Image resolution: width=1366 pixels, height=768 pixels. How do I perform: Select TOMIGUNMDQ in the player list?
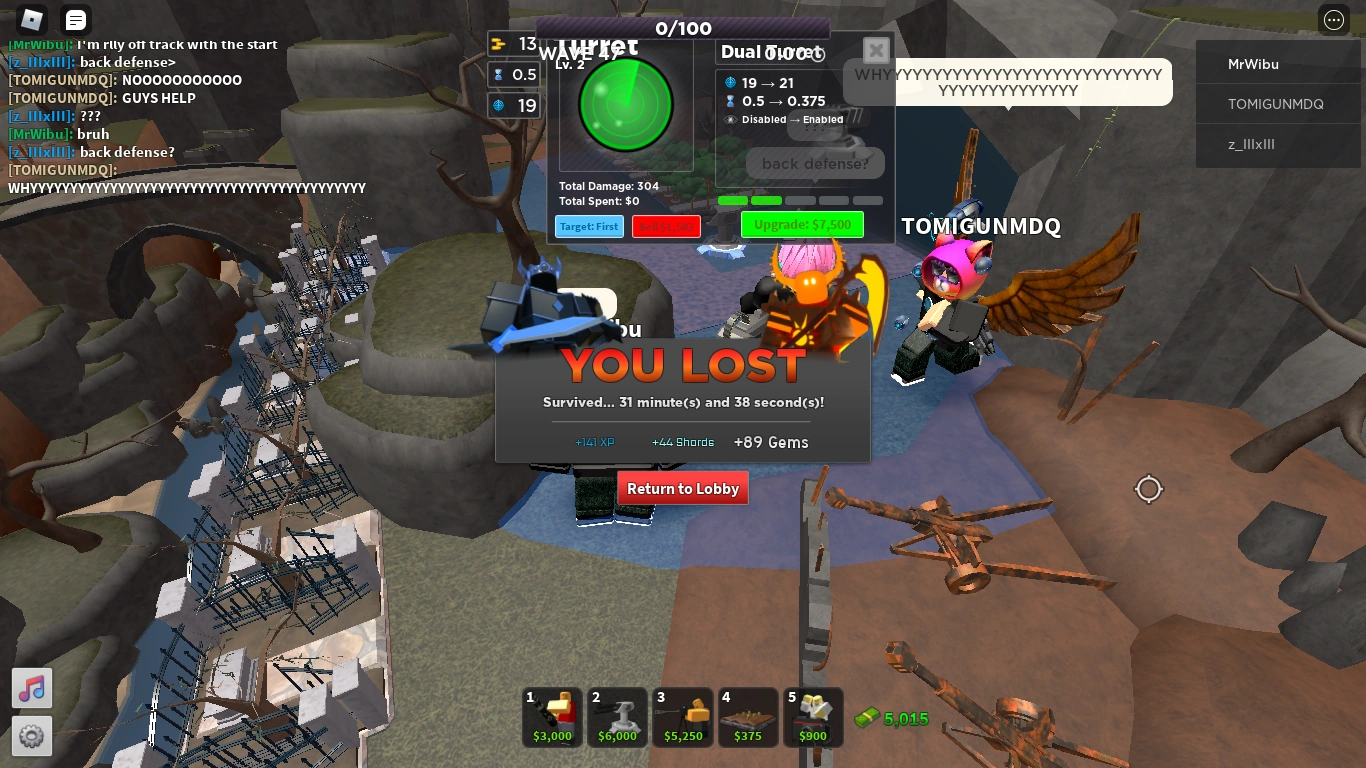[1278, 103]
